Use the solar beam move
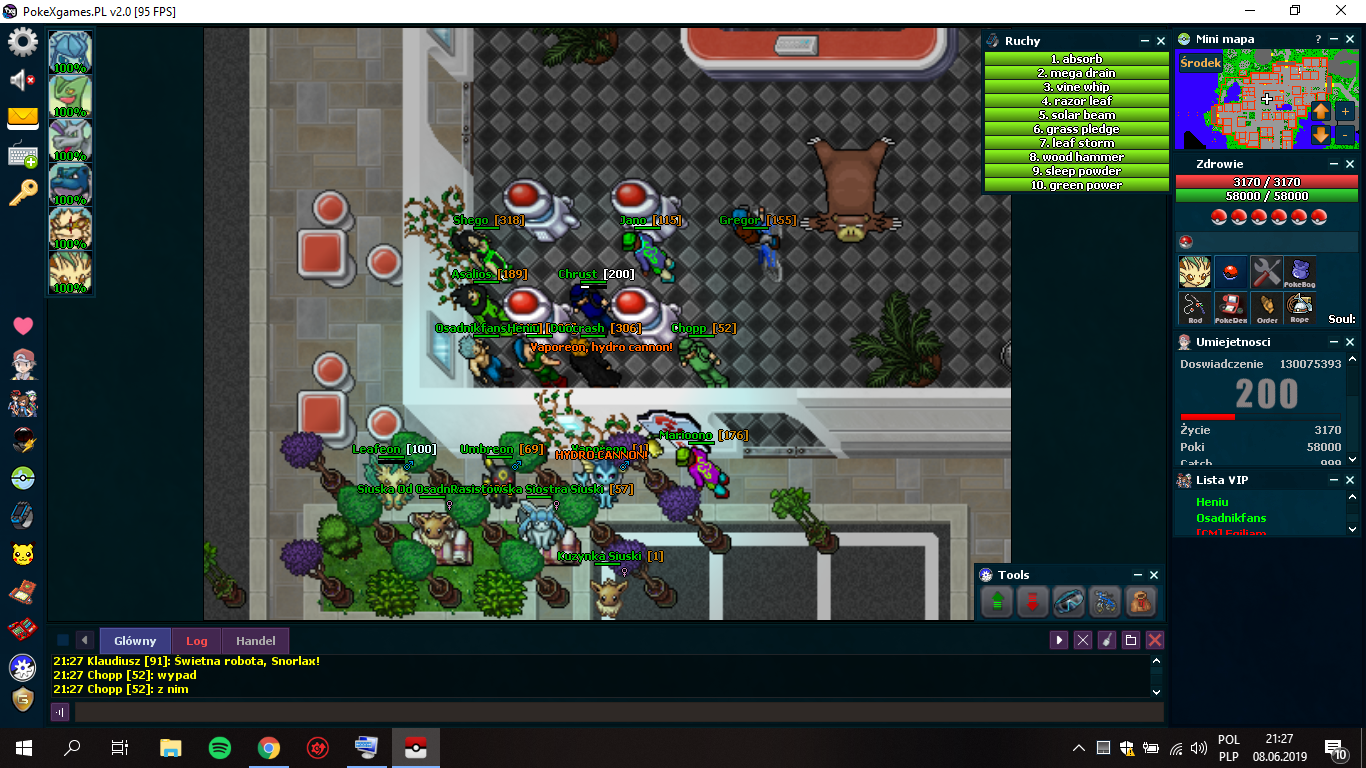Screen dimensions: 1366x768 point(1076,115)
